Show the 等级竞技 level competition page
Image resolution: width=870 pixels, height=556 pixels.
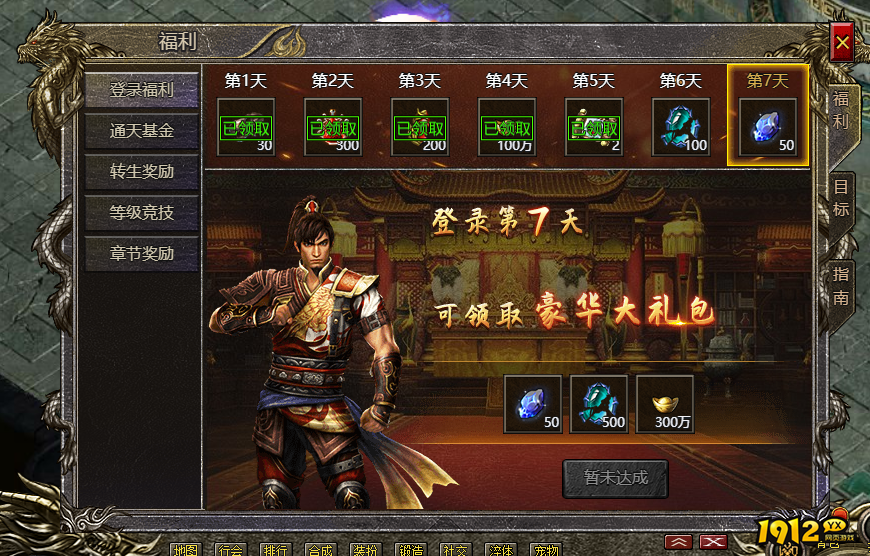click(x=141, y=212)
